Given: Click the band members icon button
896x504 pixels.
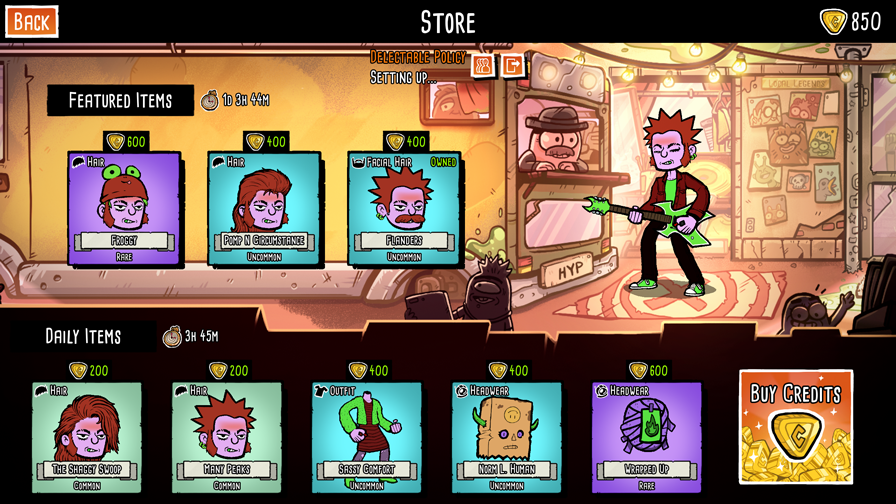Looking at the screenshot, I should tap(483, 66).
